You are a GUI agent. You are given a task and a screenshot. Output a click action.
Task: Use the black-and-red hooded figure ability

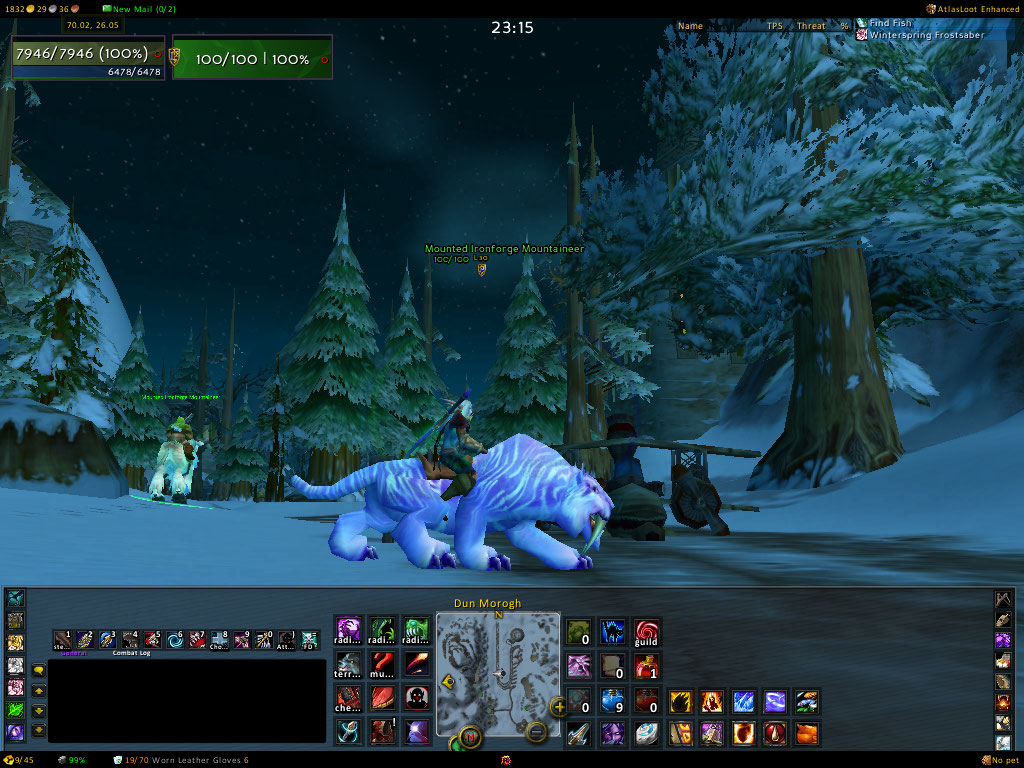(416, 697)
